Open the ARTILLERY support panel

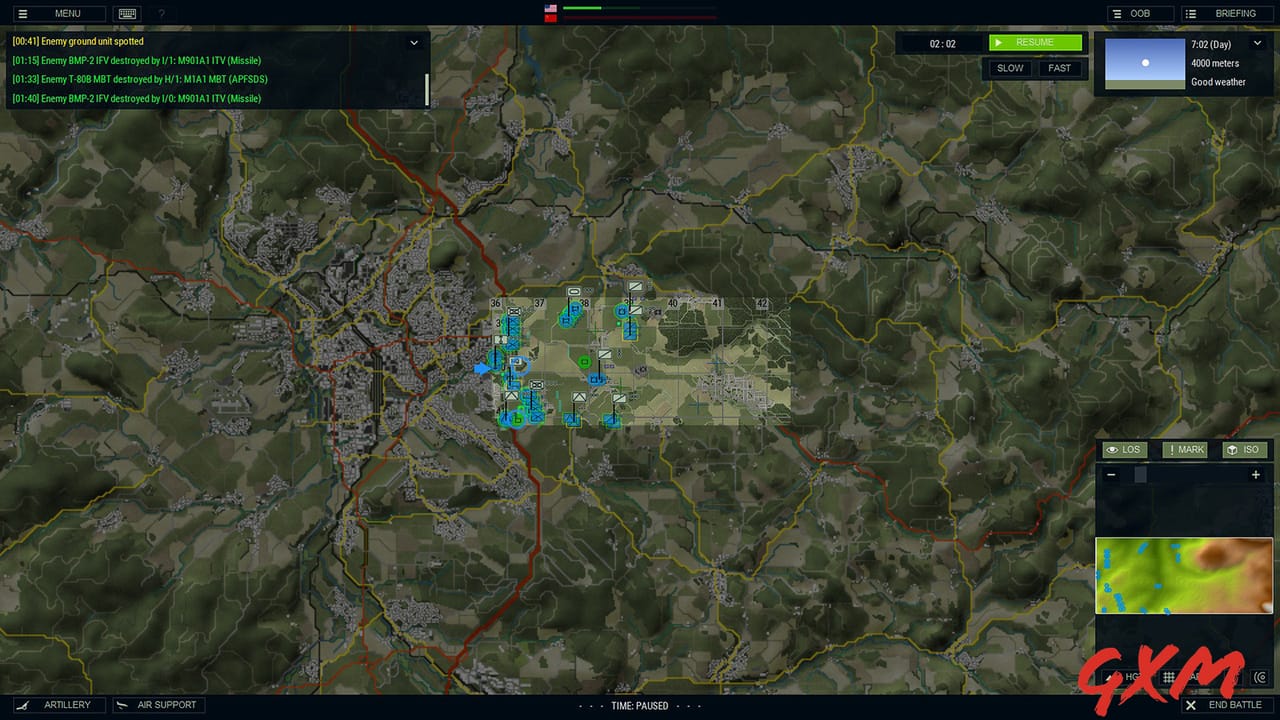[59, 705]
